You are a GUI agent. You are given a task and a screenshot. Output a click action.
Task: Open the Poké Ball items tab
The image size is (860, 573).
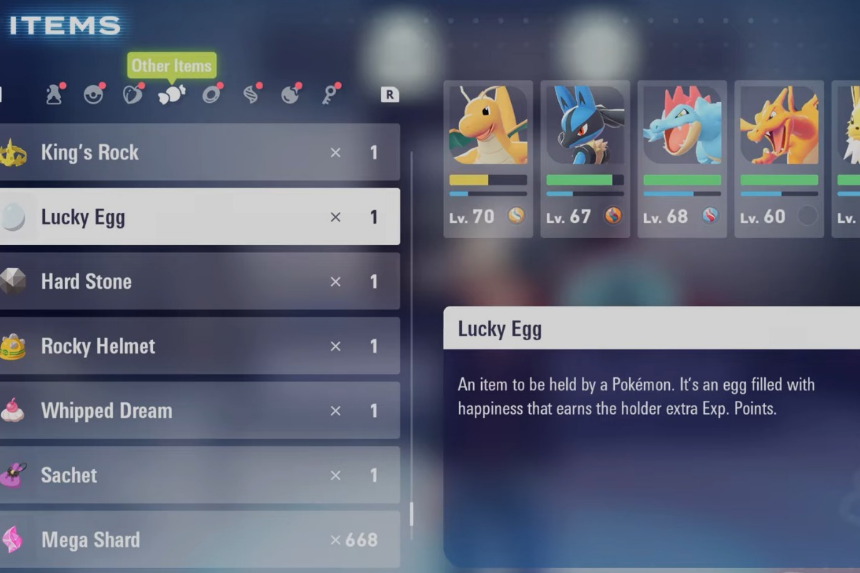pyautogui.click(x=93, y=95)
